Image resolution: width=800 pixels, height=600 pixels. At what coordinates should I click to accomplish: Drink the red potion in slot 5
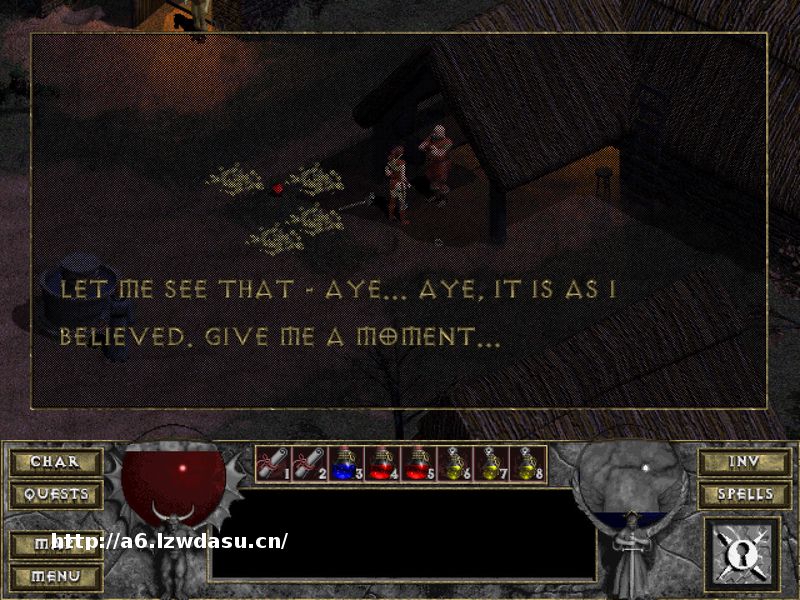tap(416, 464)
